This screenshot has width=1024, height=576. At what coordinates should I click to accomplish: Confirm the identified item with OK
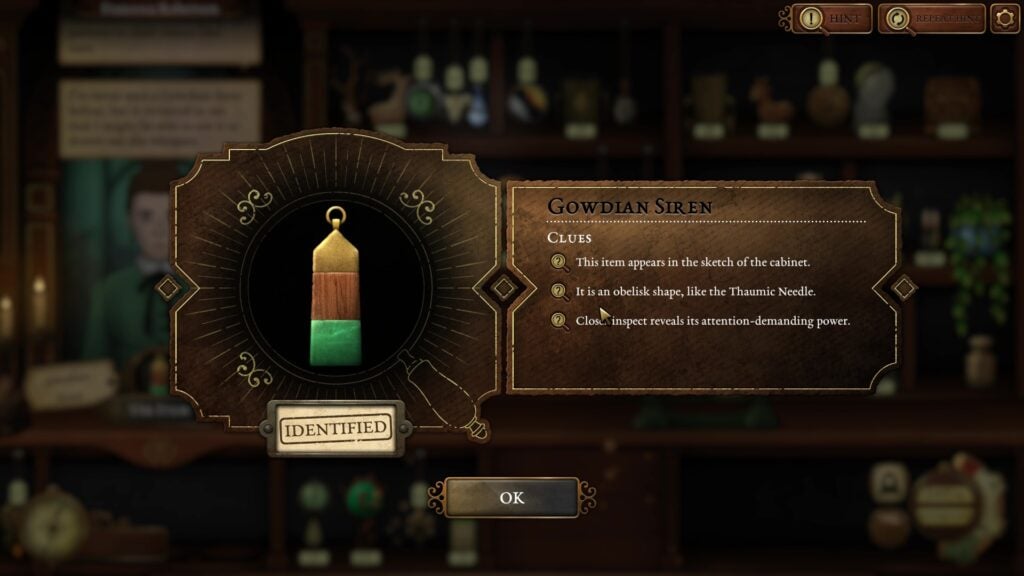click(x=511, y=497)
